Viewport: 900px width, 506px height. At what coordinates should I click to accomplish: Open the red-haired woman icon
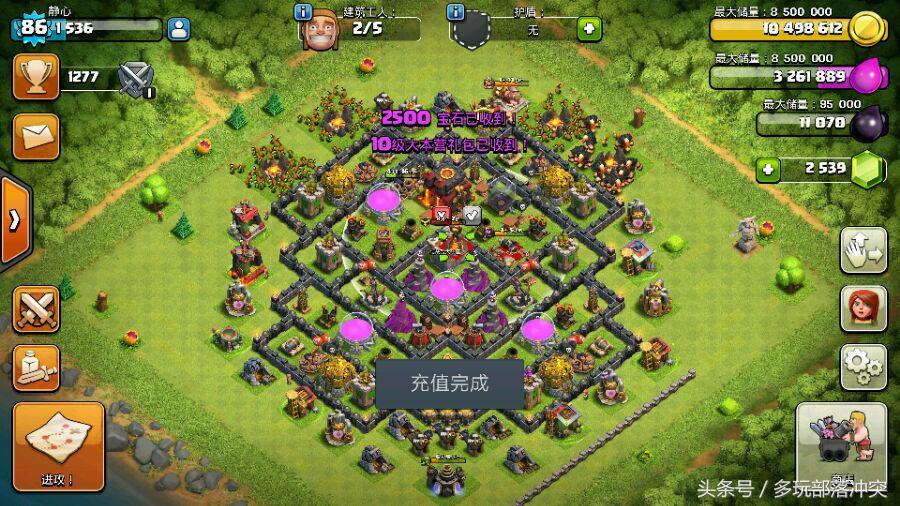[862, 309]
